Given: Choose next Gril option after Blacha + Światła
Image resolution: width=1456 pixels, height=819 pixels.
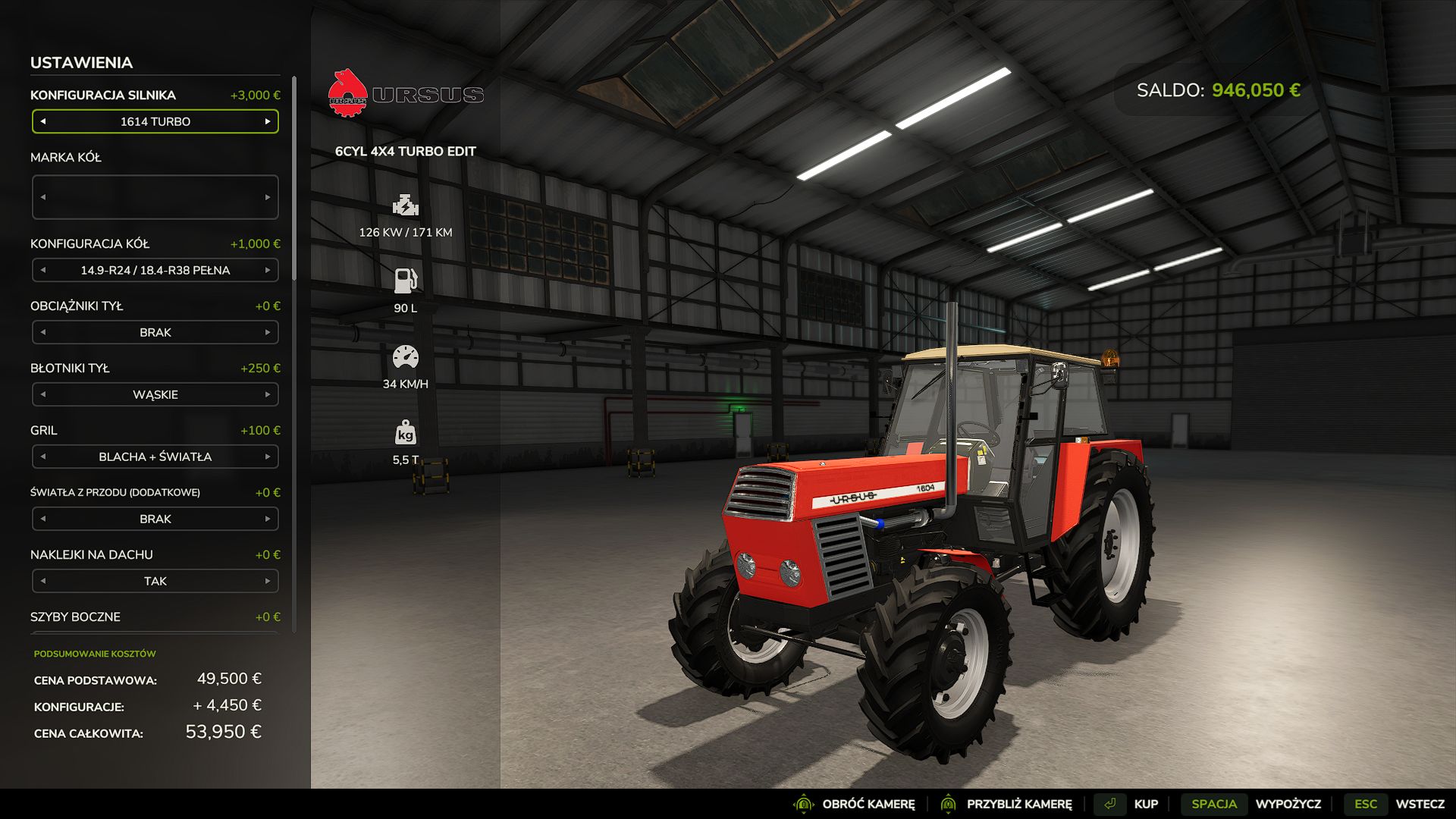Looking at the screenshot, I should pyautogui.click(x=268, y=457).
